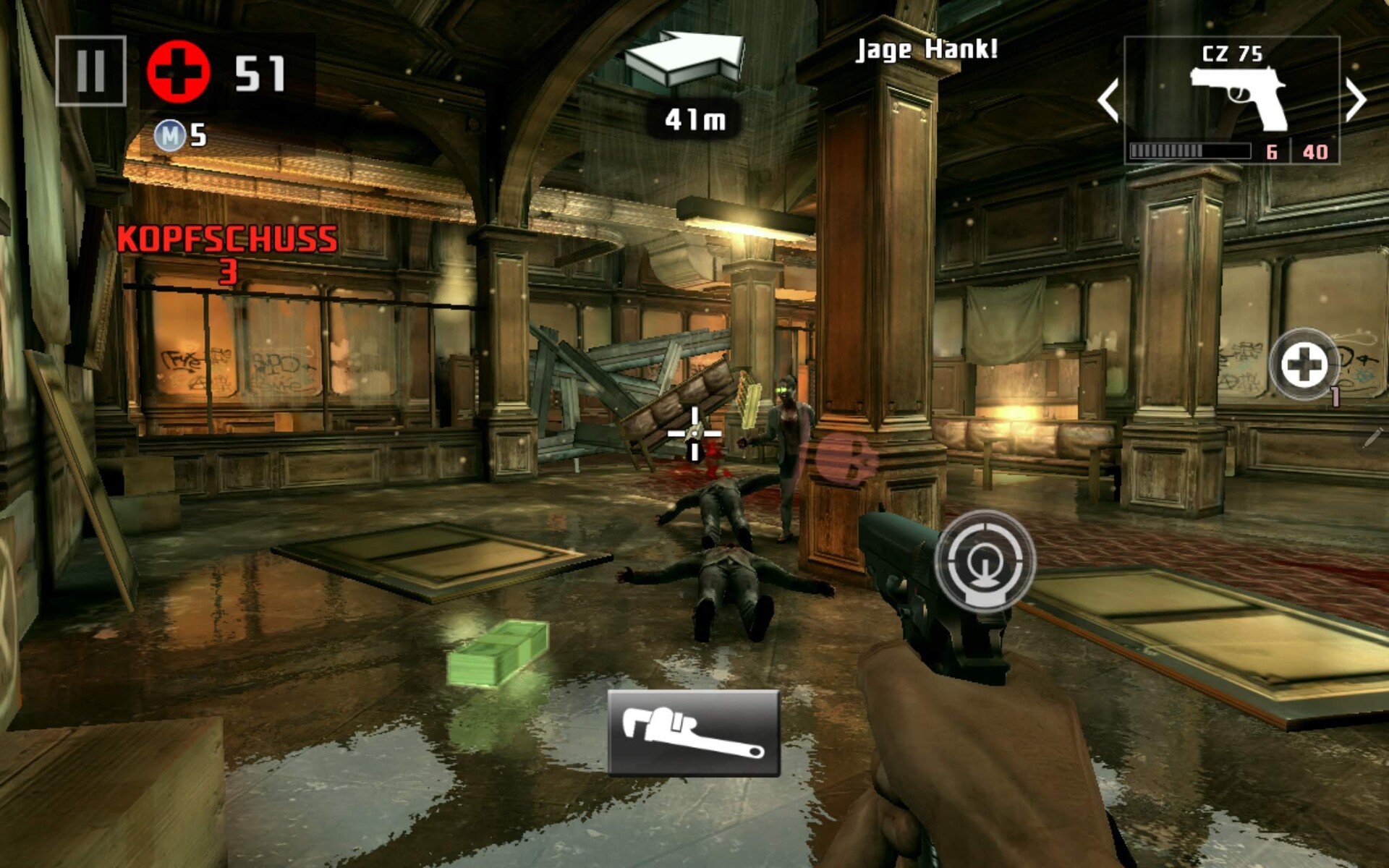Image resolution: width=1389 pixels, height=868 pixels.
Task: Use the medkit heal button
Action: pyautogui.click(x=1304, y=365)
